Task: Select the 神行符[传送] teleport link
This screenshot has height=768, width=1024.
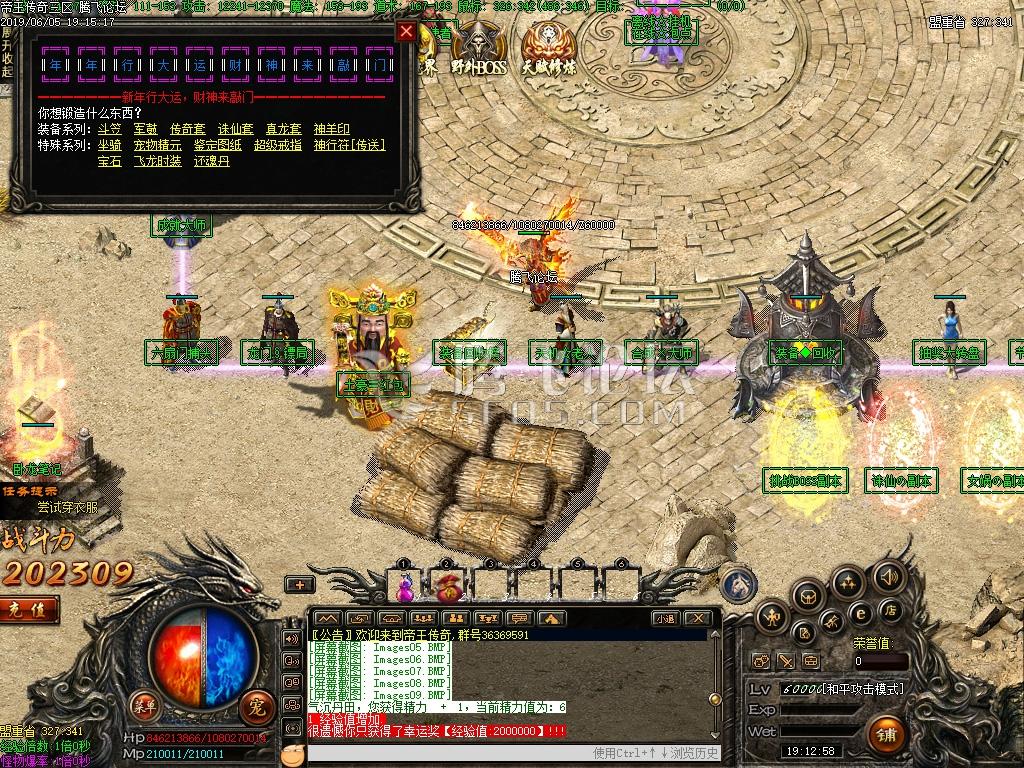Action: click(349, 145)
